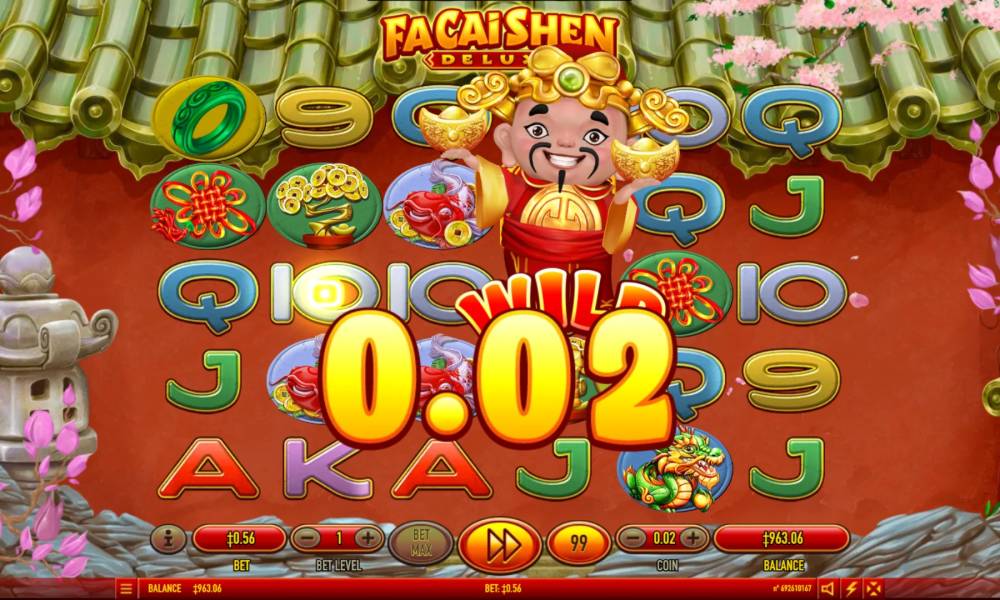The width and height of the screenshot is (1000, 600).
Task: Open the autoplay counter showing 99
Action: pyautogui.click(x=580, y=543)
